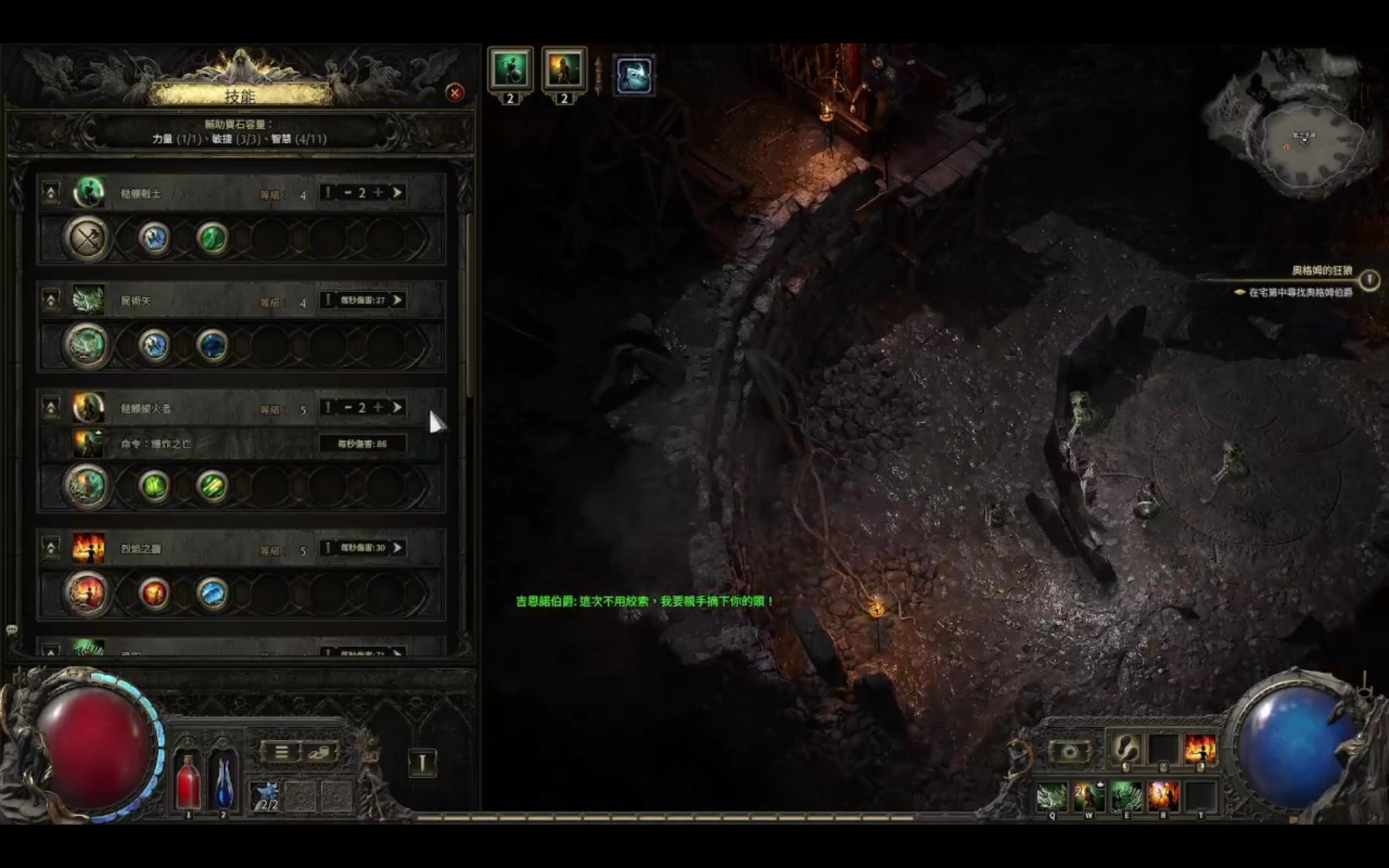This screenshot has width=1389, height=868.
Task: Collapse the Skeletal Warrior (骷髏戰士) skill row
Action: point(51,193)
